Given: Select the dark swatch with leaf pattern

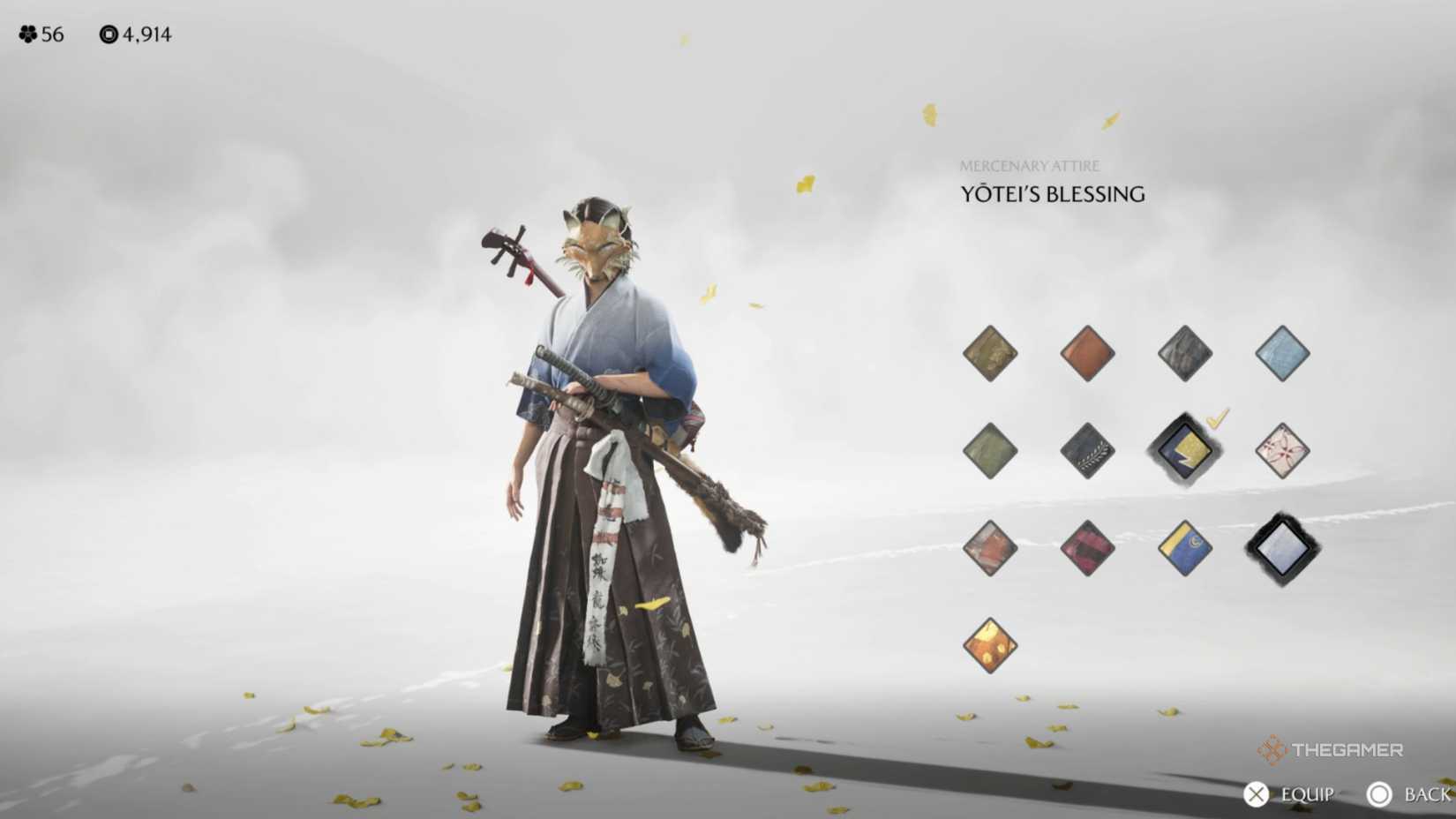Looking at the screenshot, I should click(1088, 450).
